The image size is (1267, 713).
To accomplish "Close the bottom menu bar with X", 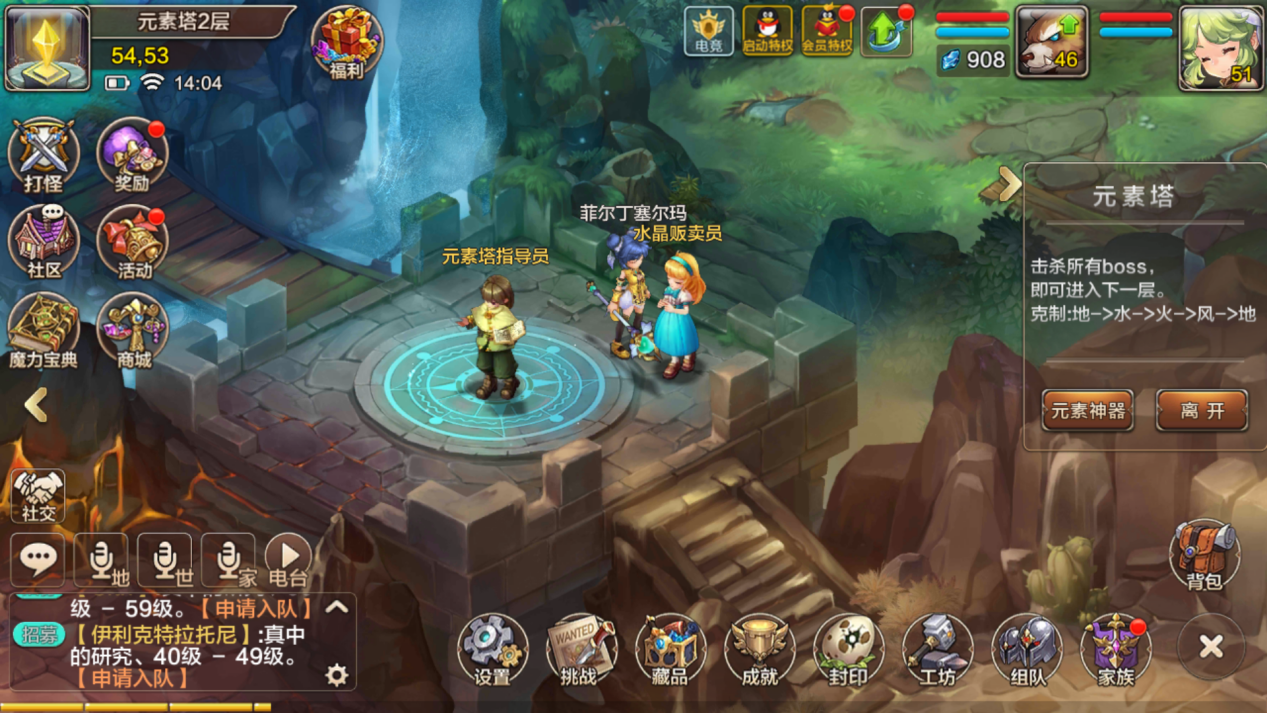I will (x=1211, y=647).
